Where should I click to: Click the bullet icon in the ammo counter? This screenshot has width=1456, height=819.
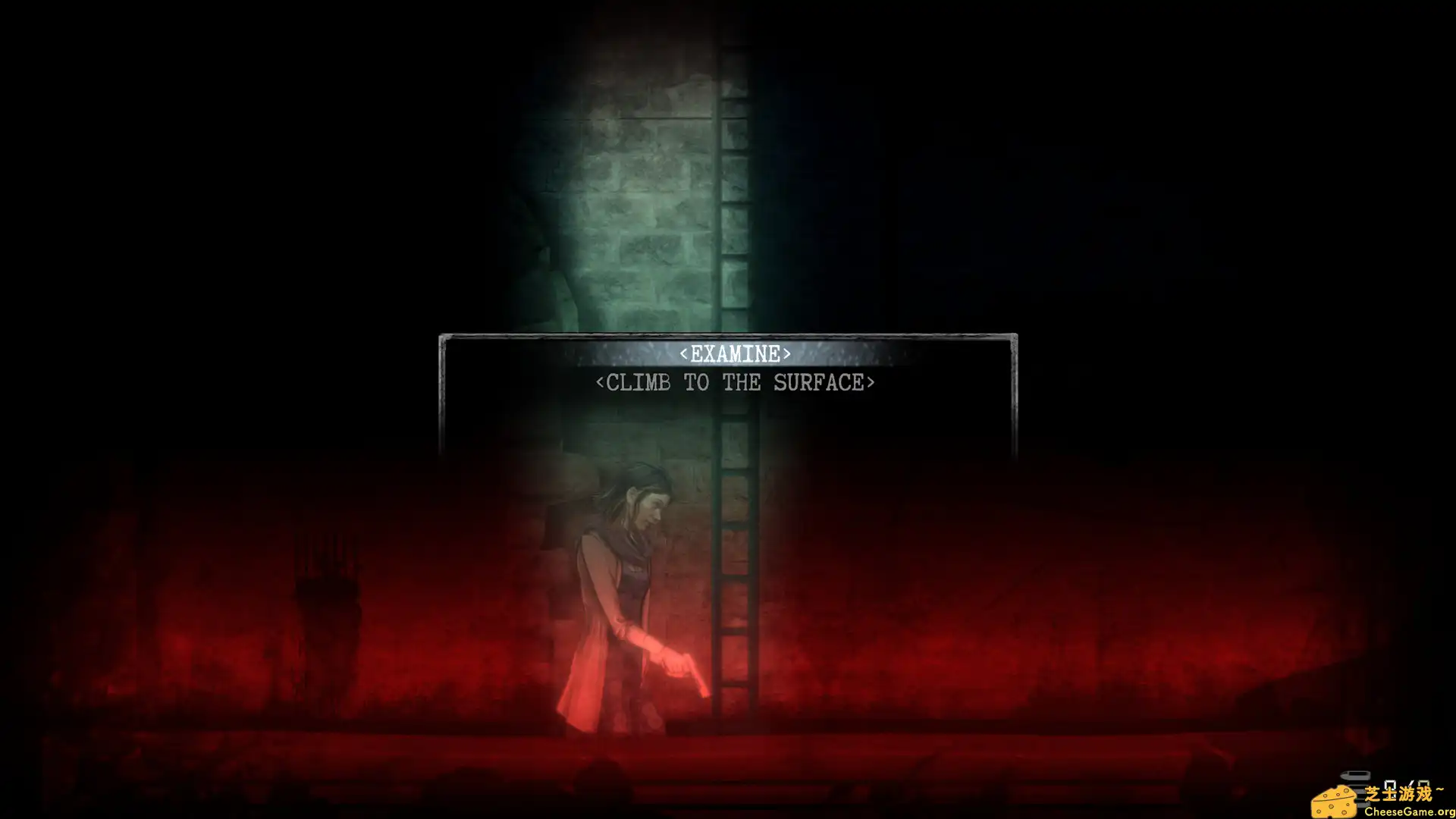(x=1354, y=776)
